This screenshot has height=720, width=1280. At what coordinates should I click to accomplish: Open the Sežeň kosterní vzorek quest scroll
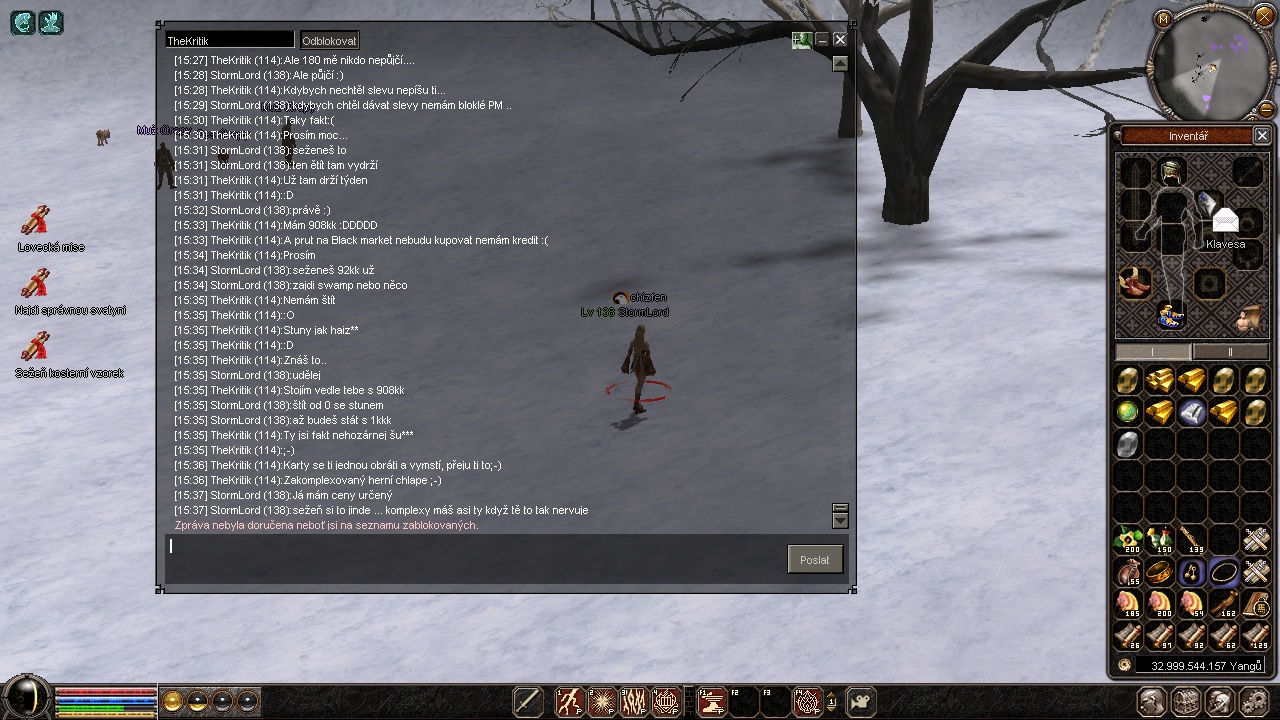pyautogui.click(x=36, y=347)
